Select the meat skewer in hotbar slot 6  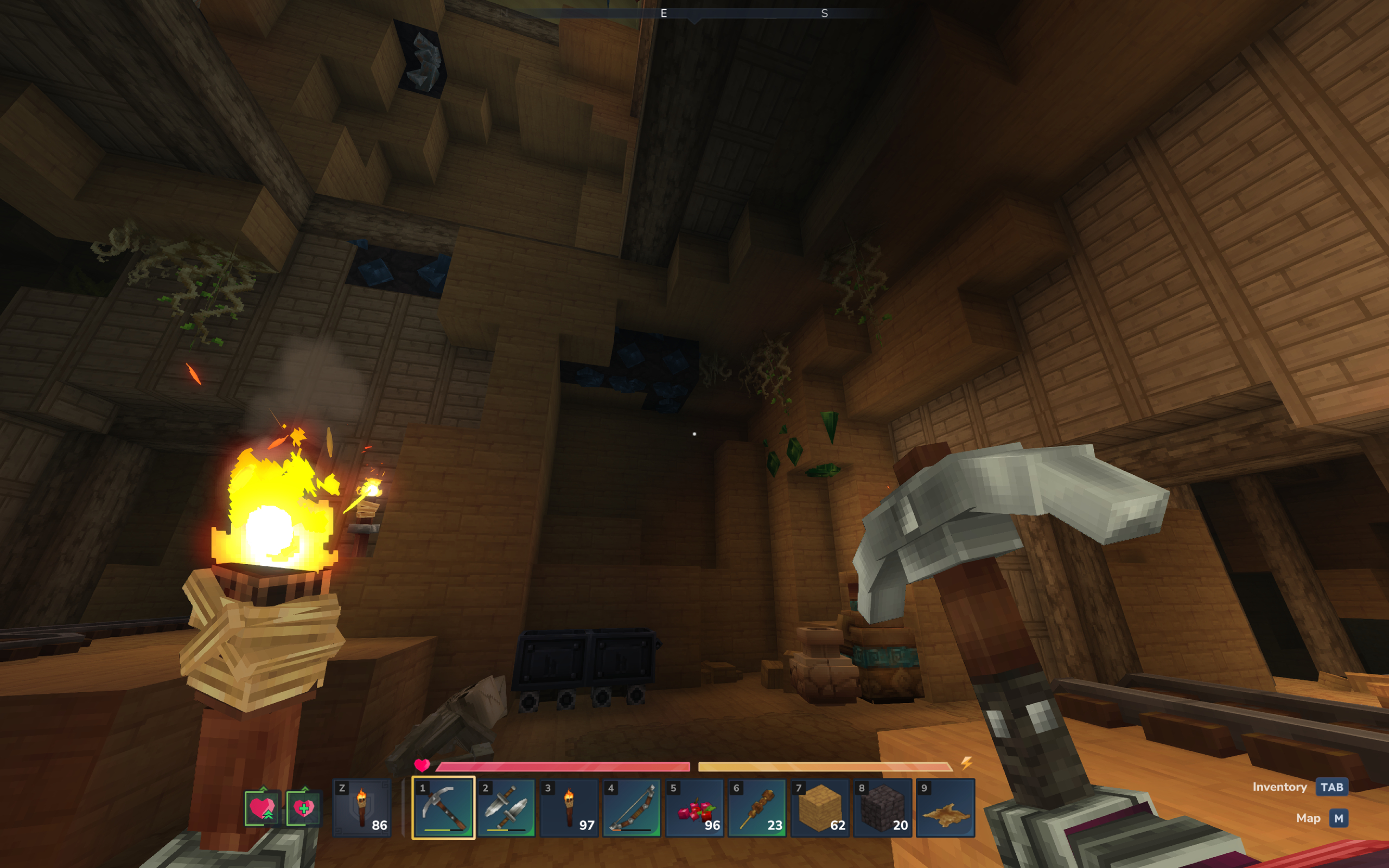coord(759,809)
